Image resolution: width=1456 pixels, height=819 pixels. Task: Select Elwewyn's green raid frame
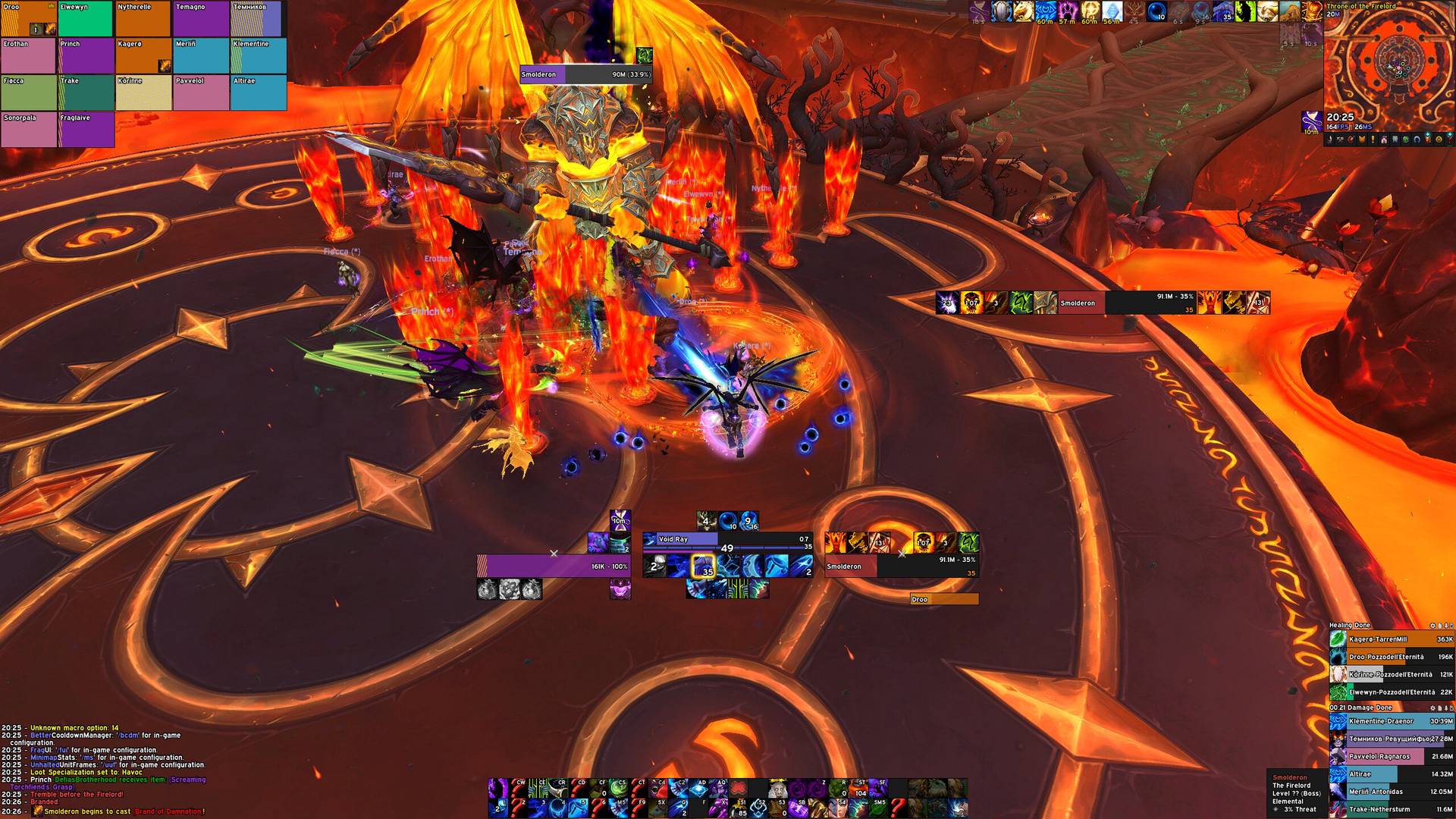86,19
